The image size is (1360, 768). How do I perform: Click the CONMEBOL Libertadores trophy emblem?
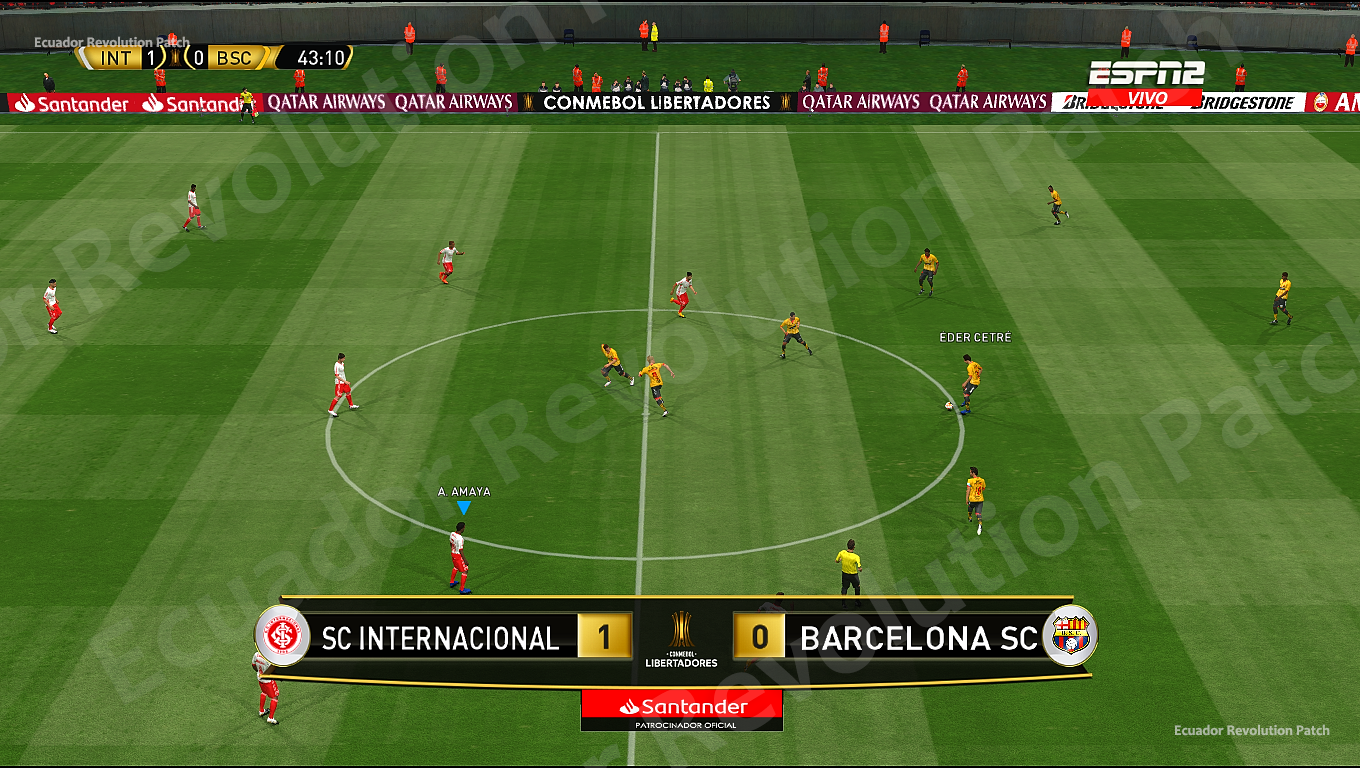click(x=680, y=628)
